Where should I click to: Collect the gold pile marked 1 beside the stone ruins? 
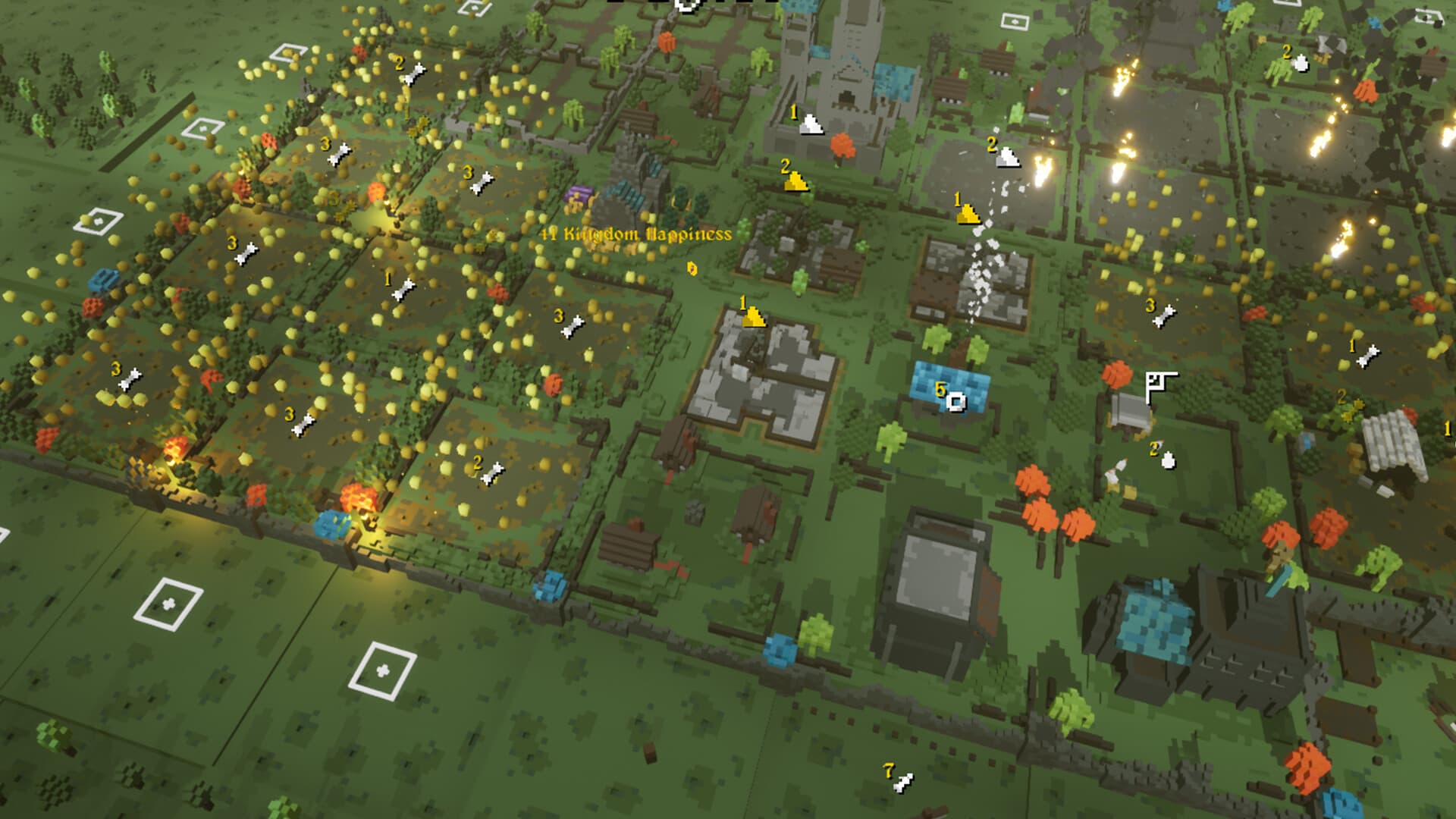[755, 318]
